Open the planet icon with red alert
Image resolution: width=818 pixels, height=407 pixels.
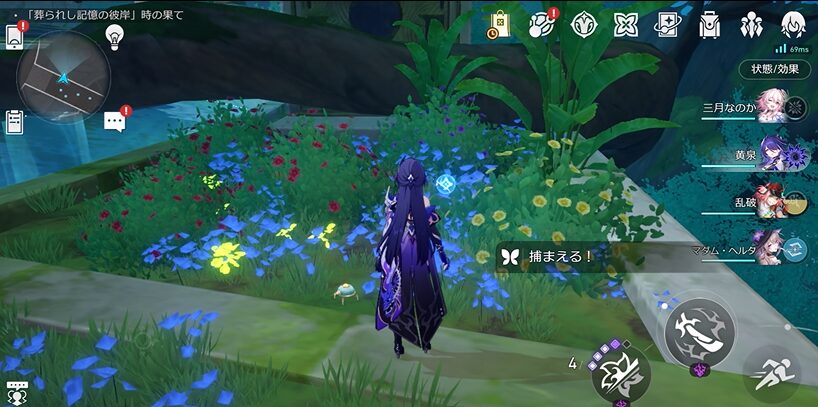click(x=541, y=25)
